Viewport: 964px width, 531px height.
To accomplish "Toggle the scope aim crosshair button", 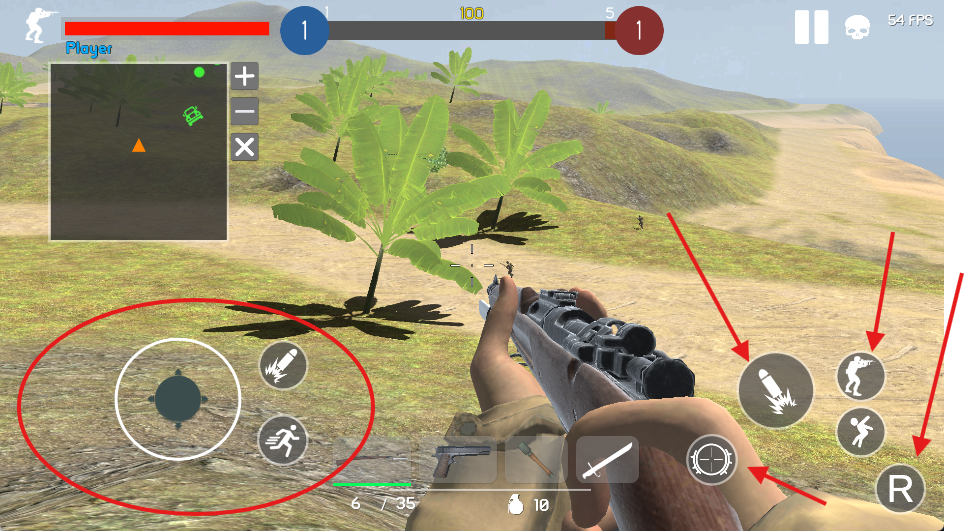I will click(711, 459).
